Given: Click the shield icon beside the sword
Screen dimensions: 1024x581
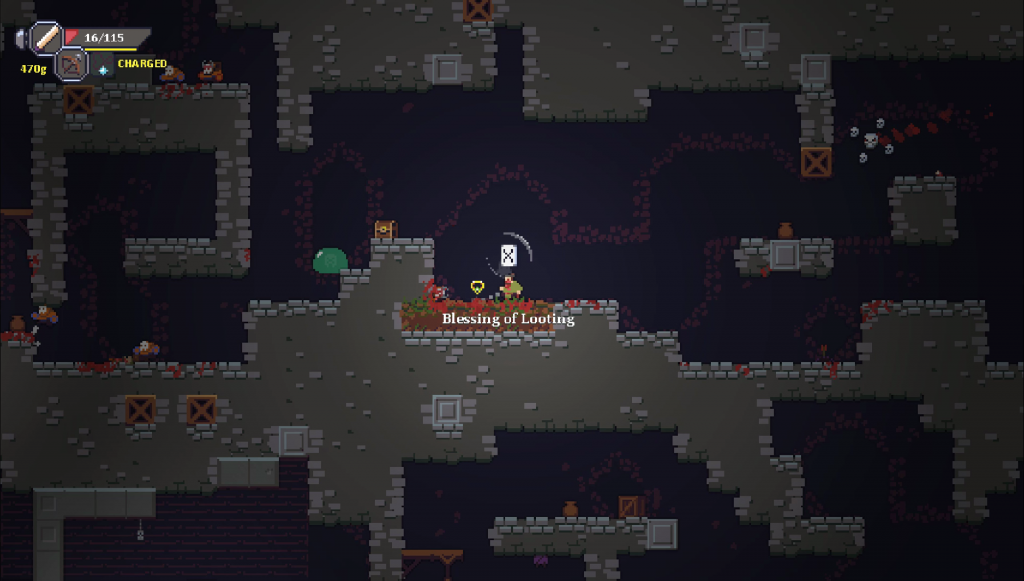Looking at the screenshot, I should coord(20,39).
